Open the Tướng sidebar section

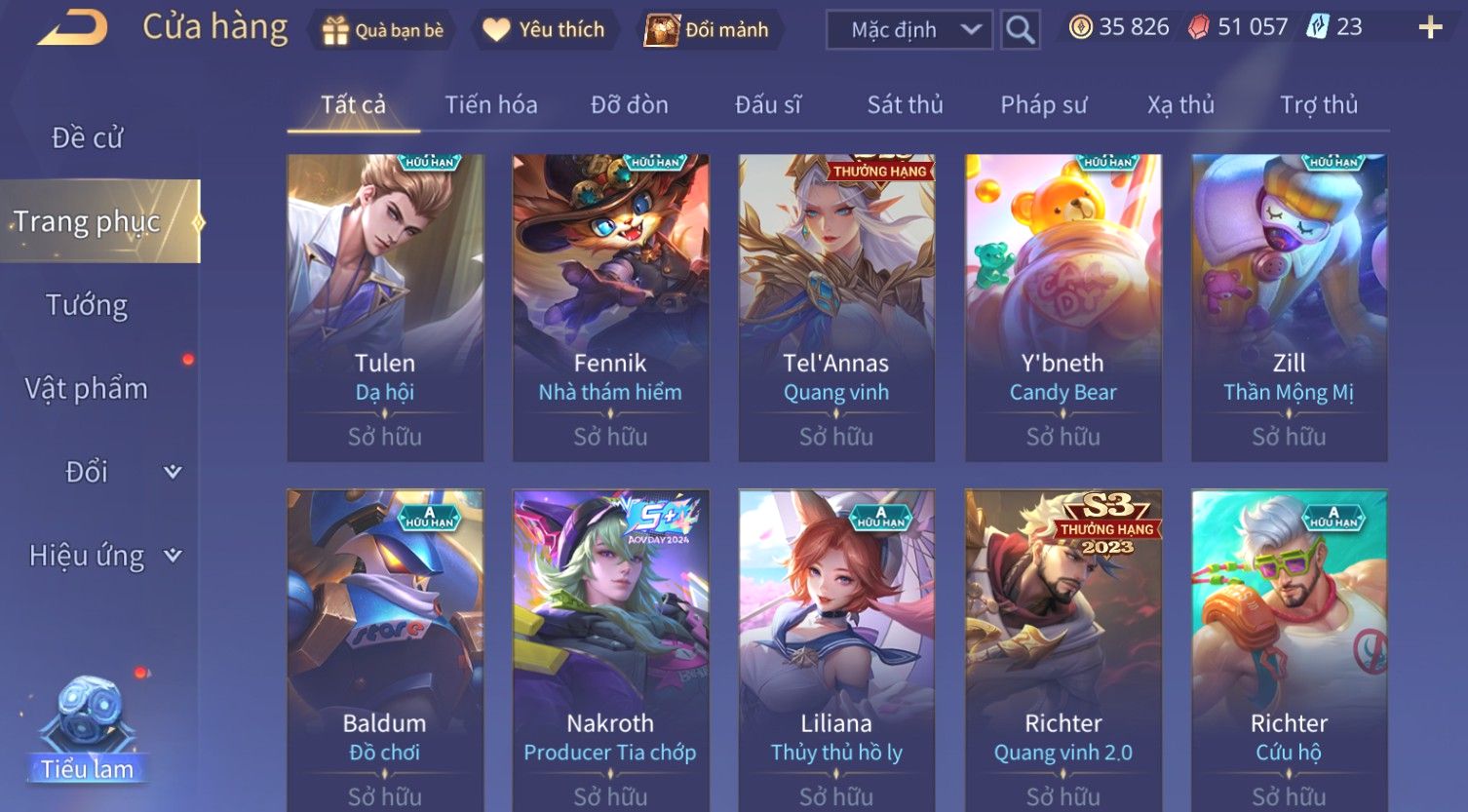[x=87, y=305]
